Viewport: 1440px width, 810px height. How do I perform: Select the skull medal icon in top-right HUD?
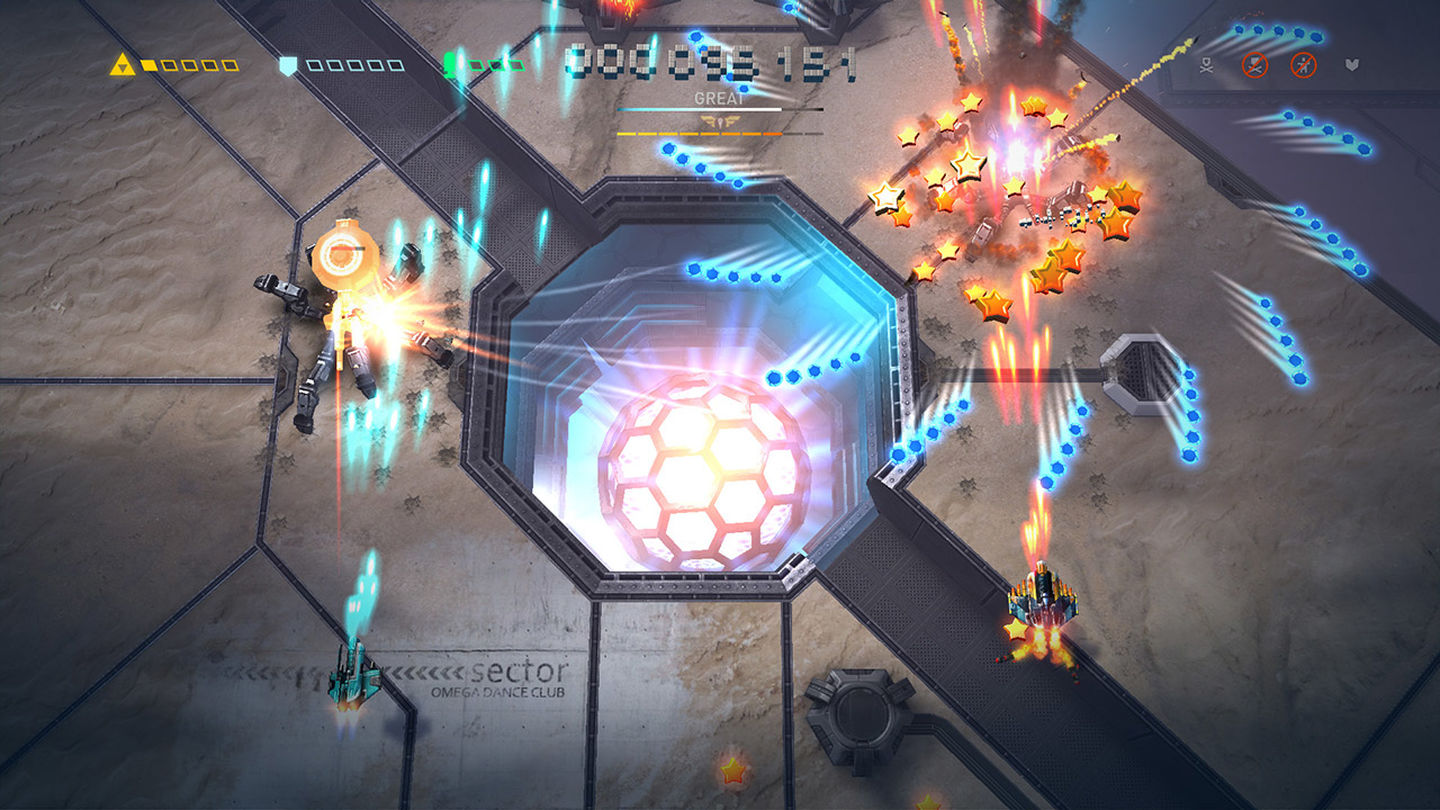(x=1207, y=65)
